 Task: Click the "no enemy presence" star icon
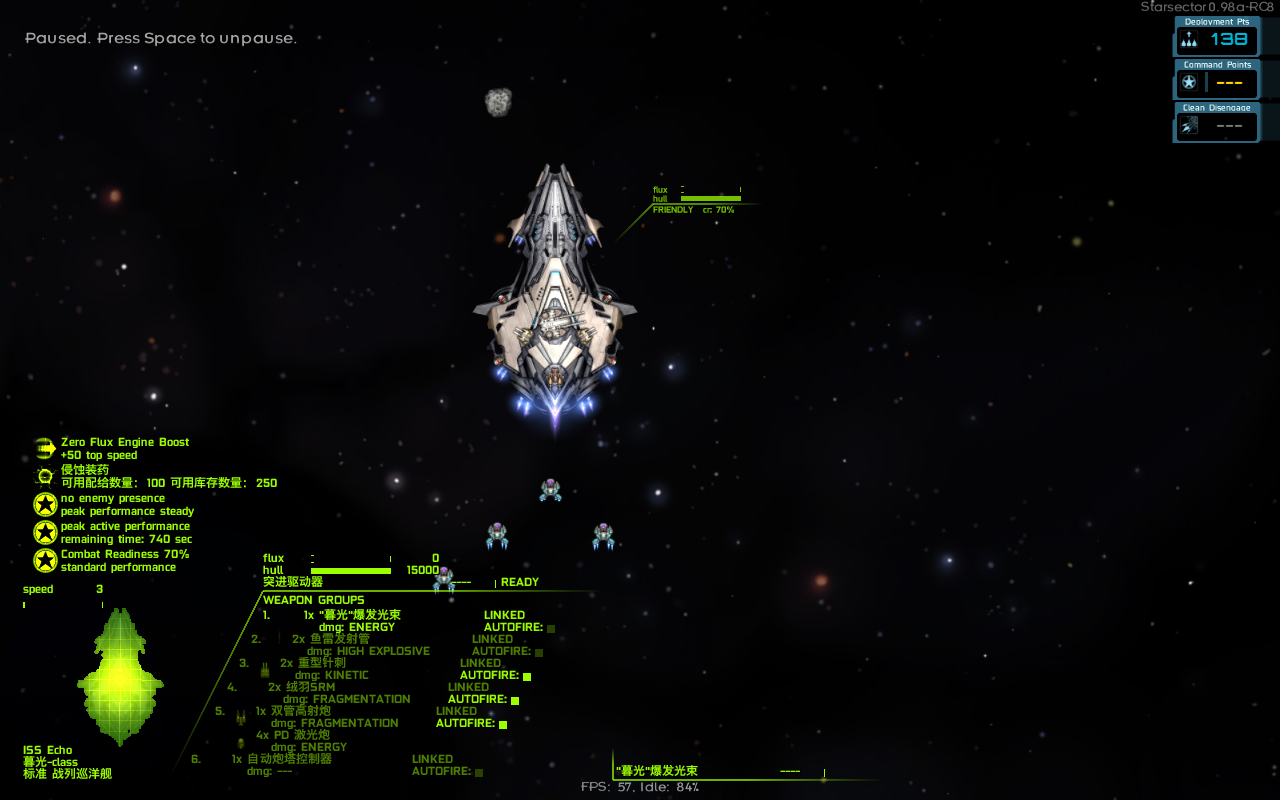pyautogui.click(x=44, y=504)
